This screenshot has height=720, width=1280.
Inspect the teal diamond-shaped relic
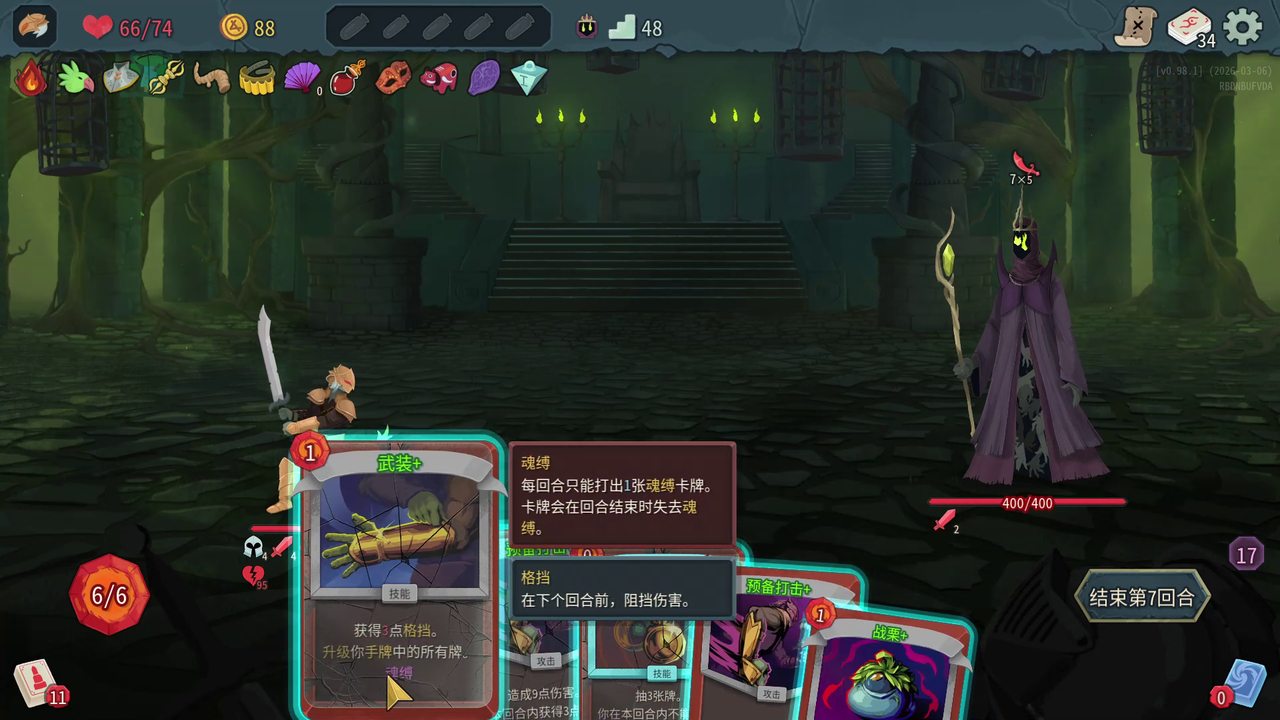click(528, 78)
